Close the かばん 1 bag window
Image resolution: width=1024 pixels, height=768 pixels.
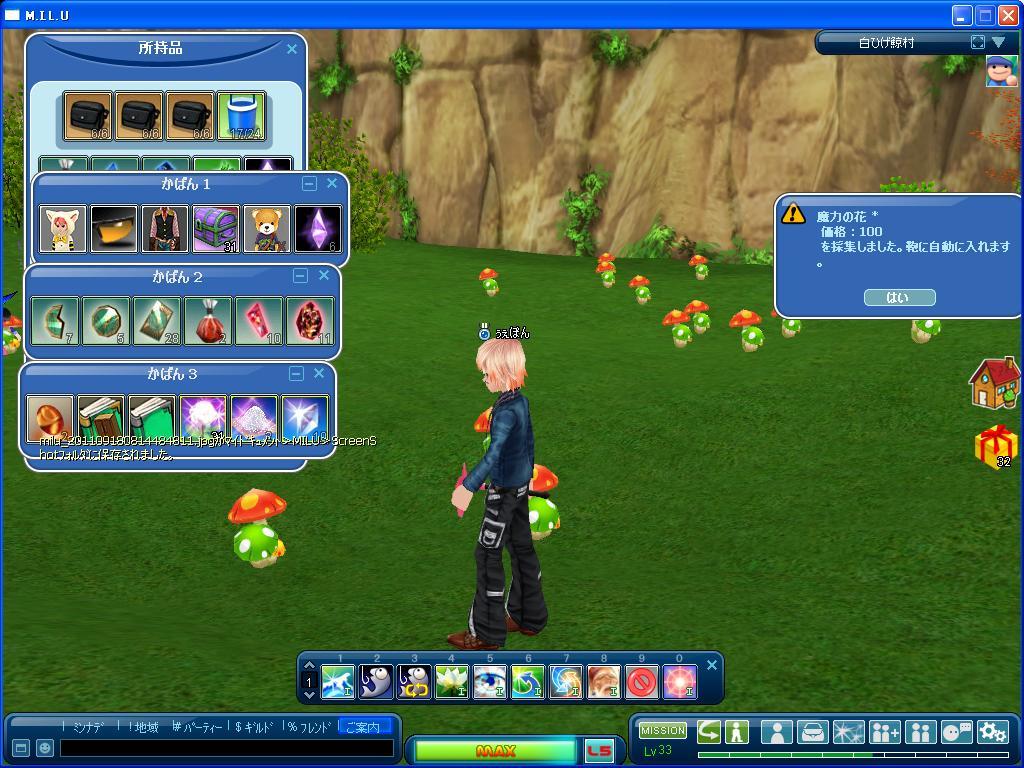[332, 184]
